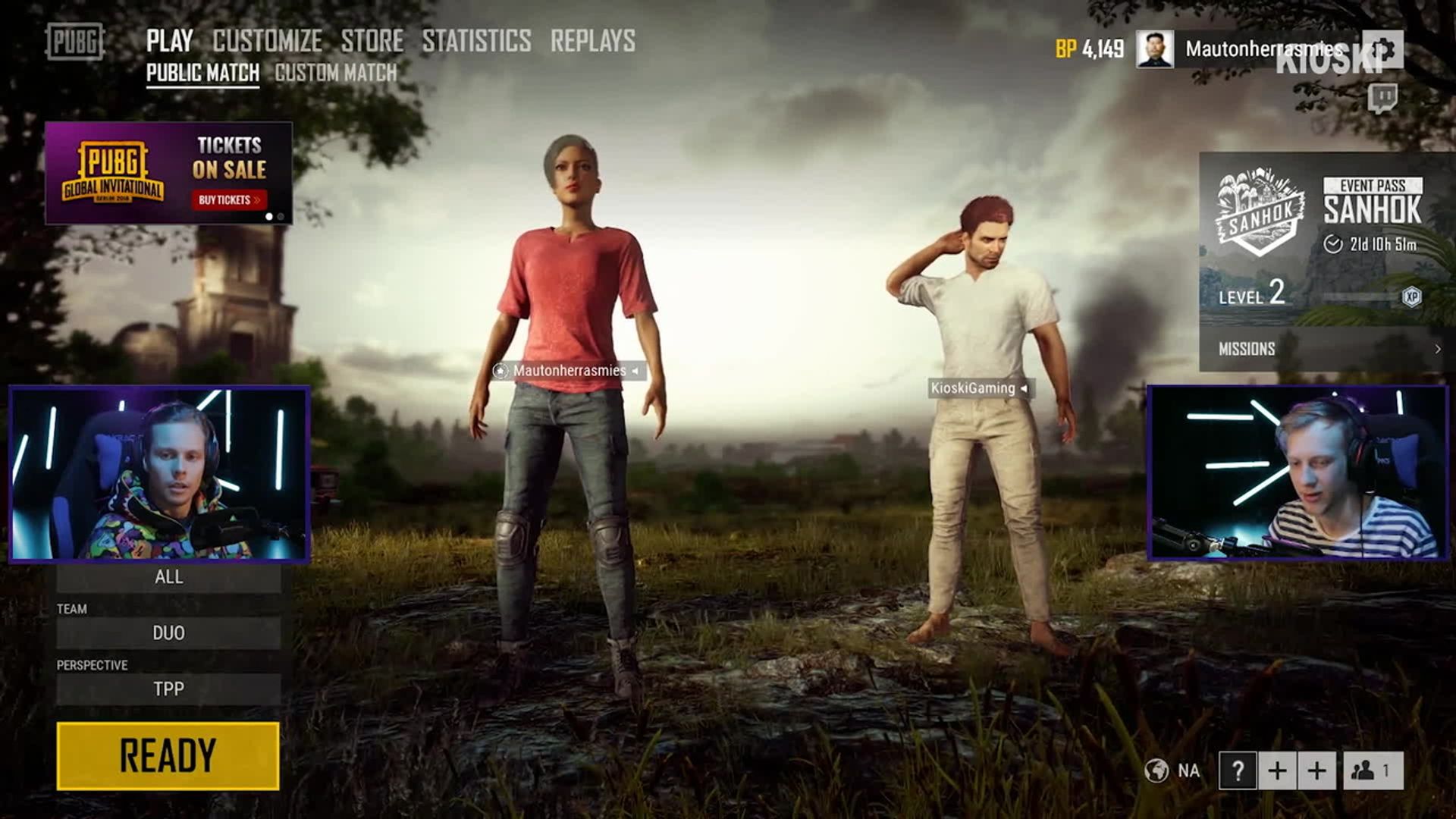Screen dimensions: 1456x819
Task: Choose the DUO team option
Action: tap(168, 633)
